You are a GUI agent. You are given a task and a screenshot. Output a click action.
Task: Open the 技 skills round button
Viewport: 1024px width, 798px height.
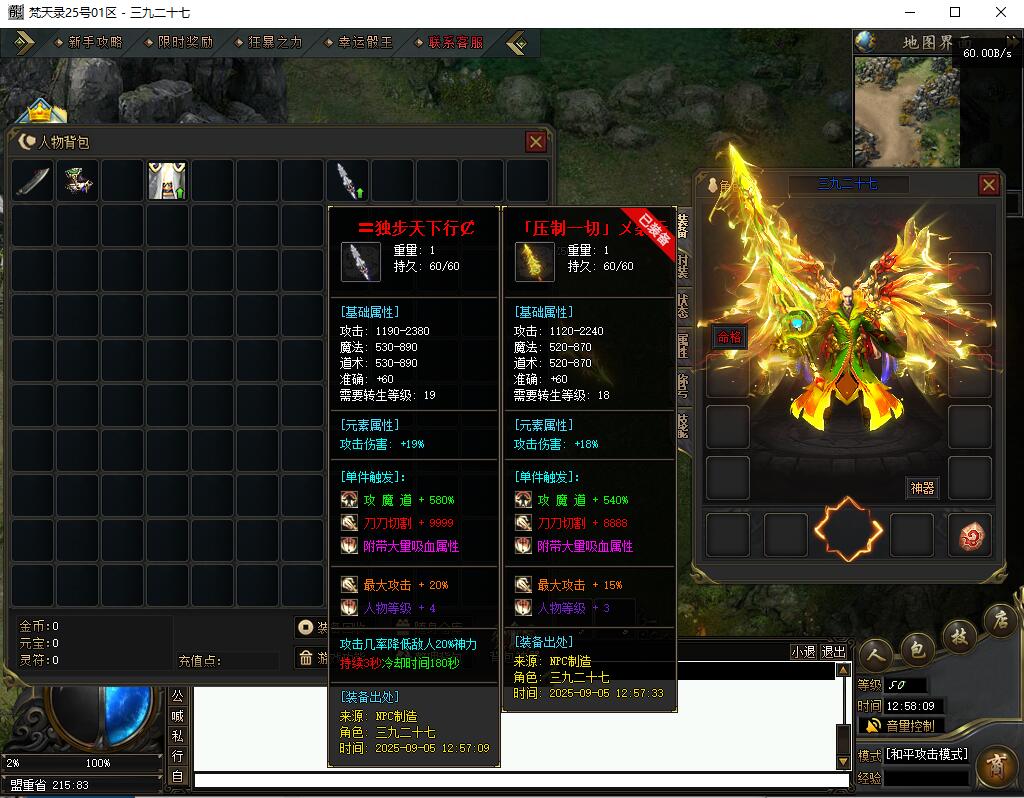[958, 638]
